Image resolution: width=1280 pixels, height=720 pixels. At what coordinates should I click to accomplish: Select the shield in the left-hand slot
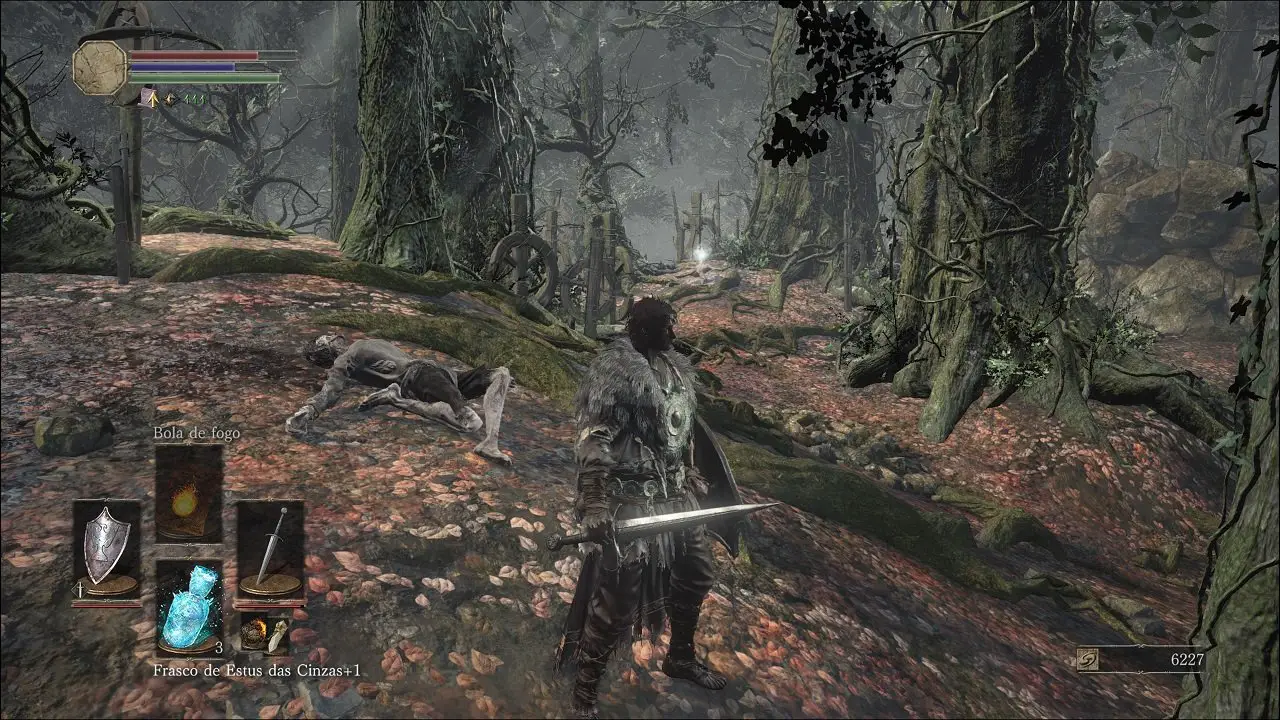tap(106, 548)
